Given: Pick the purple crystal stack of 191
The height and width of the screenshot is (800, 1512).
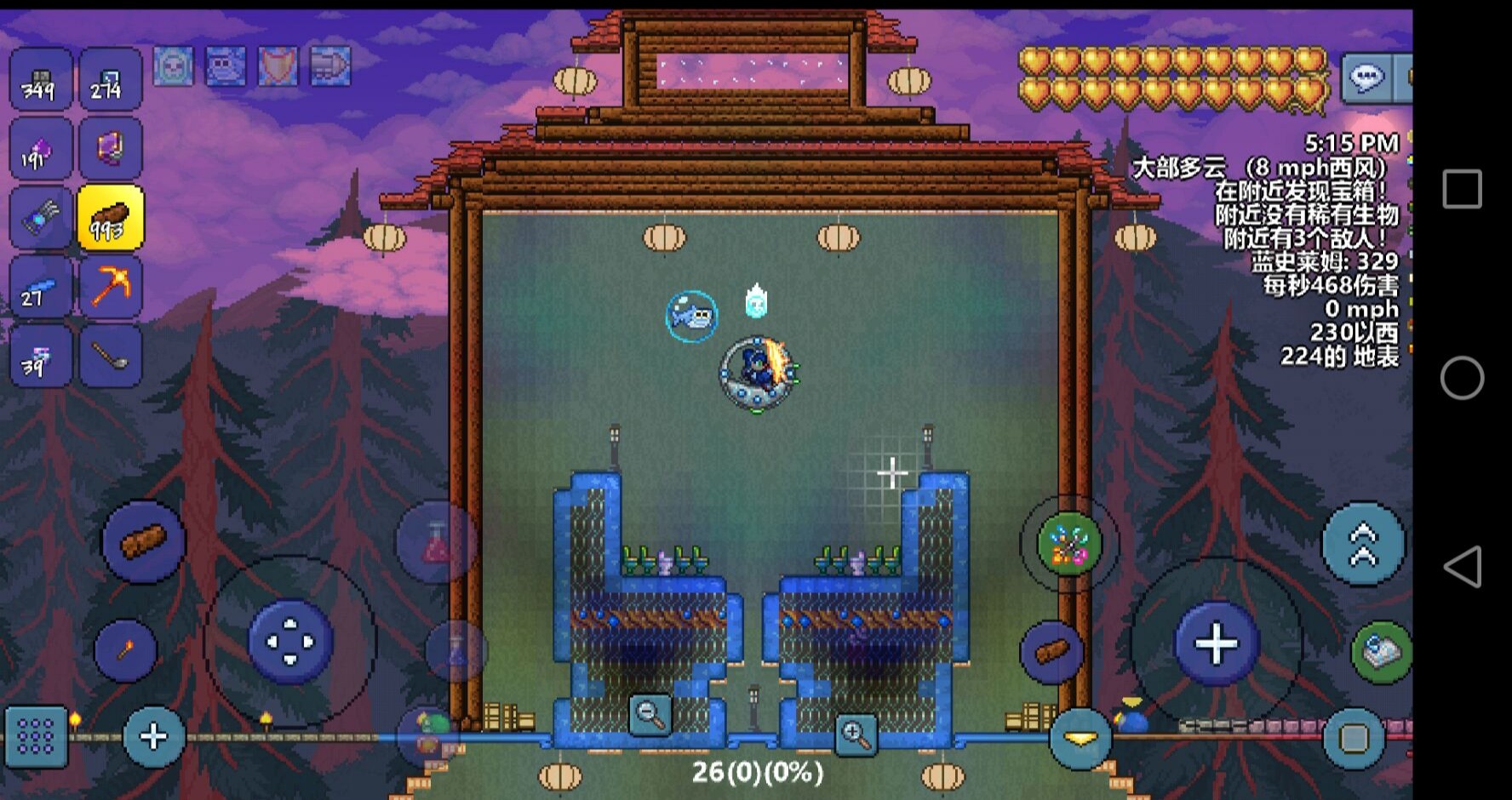Looking at the screenshot, I should coord(40,149).
